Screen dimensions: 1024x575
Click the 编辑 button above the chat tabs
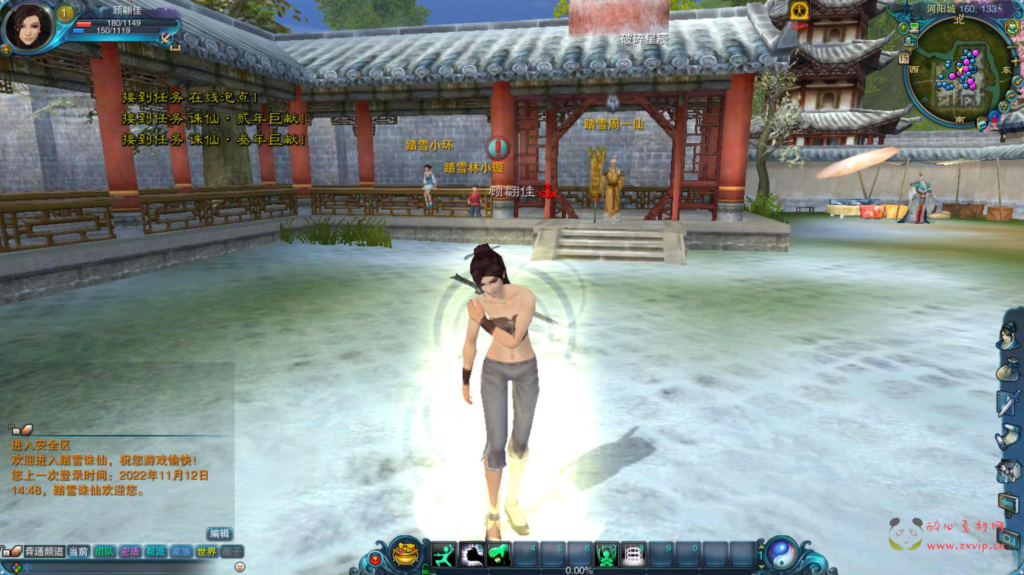click(219, 534)
